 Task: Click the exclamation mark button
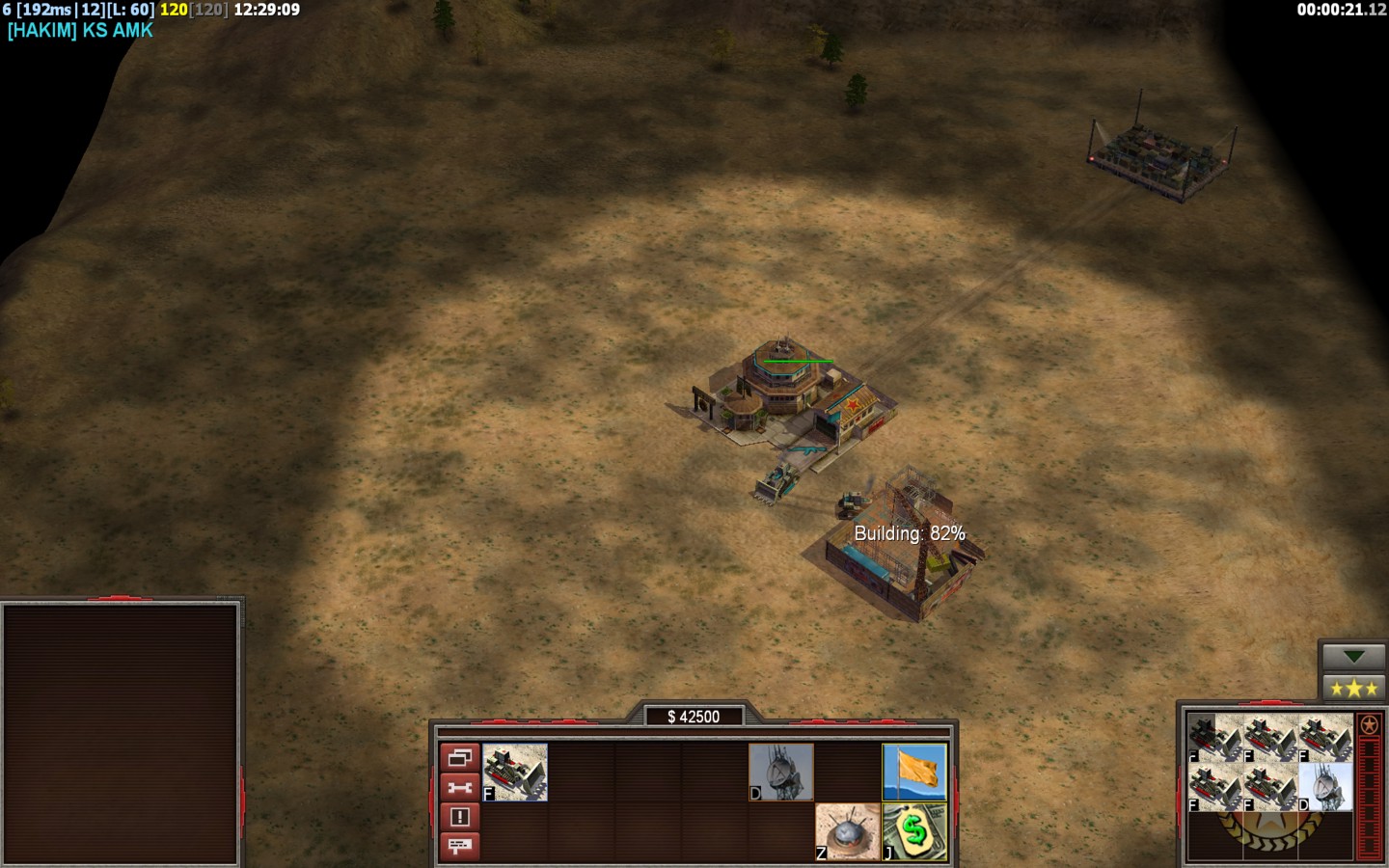460,817
